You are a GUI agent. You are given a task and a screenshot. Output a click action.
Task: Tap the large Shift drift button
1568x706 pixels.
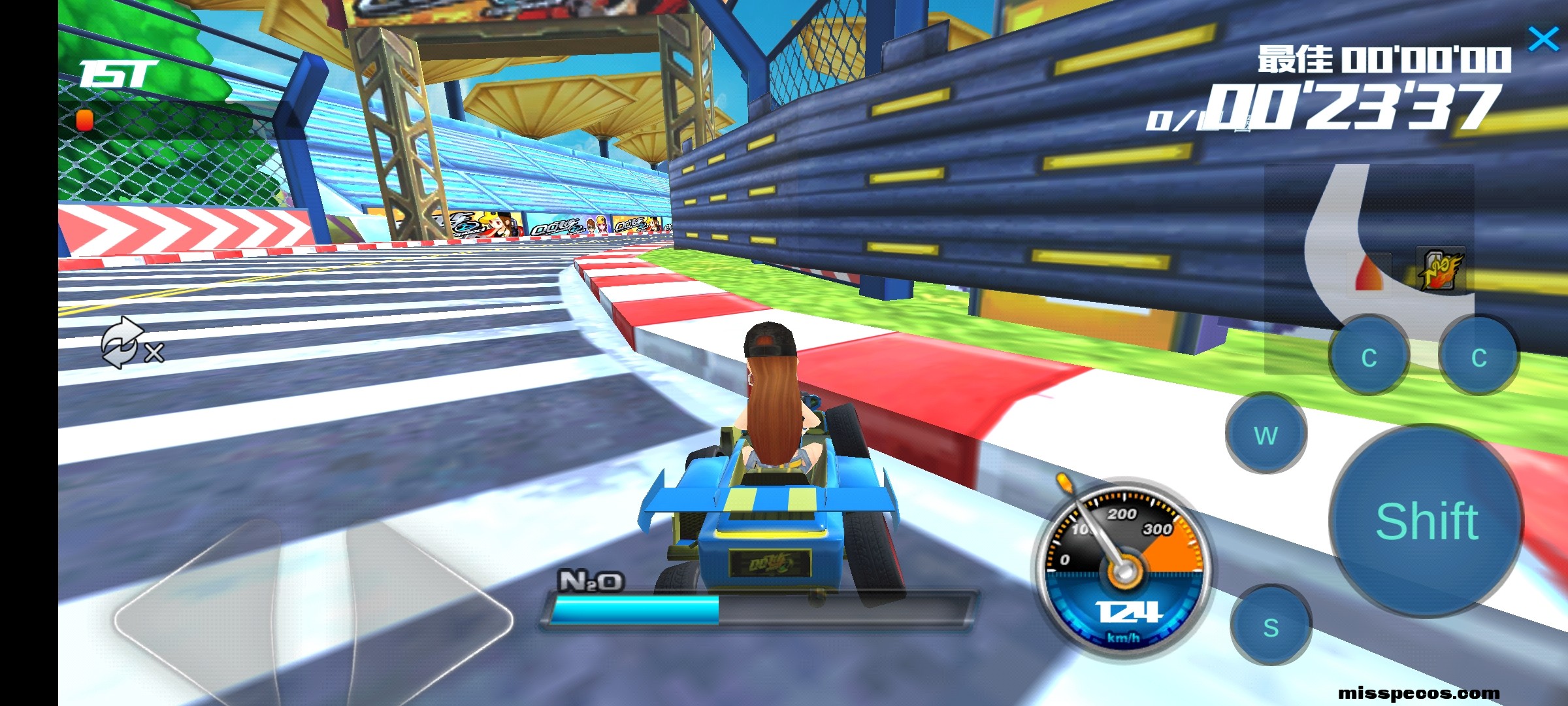tap(1427, 521)
